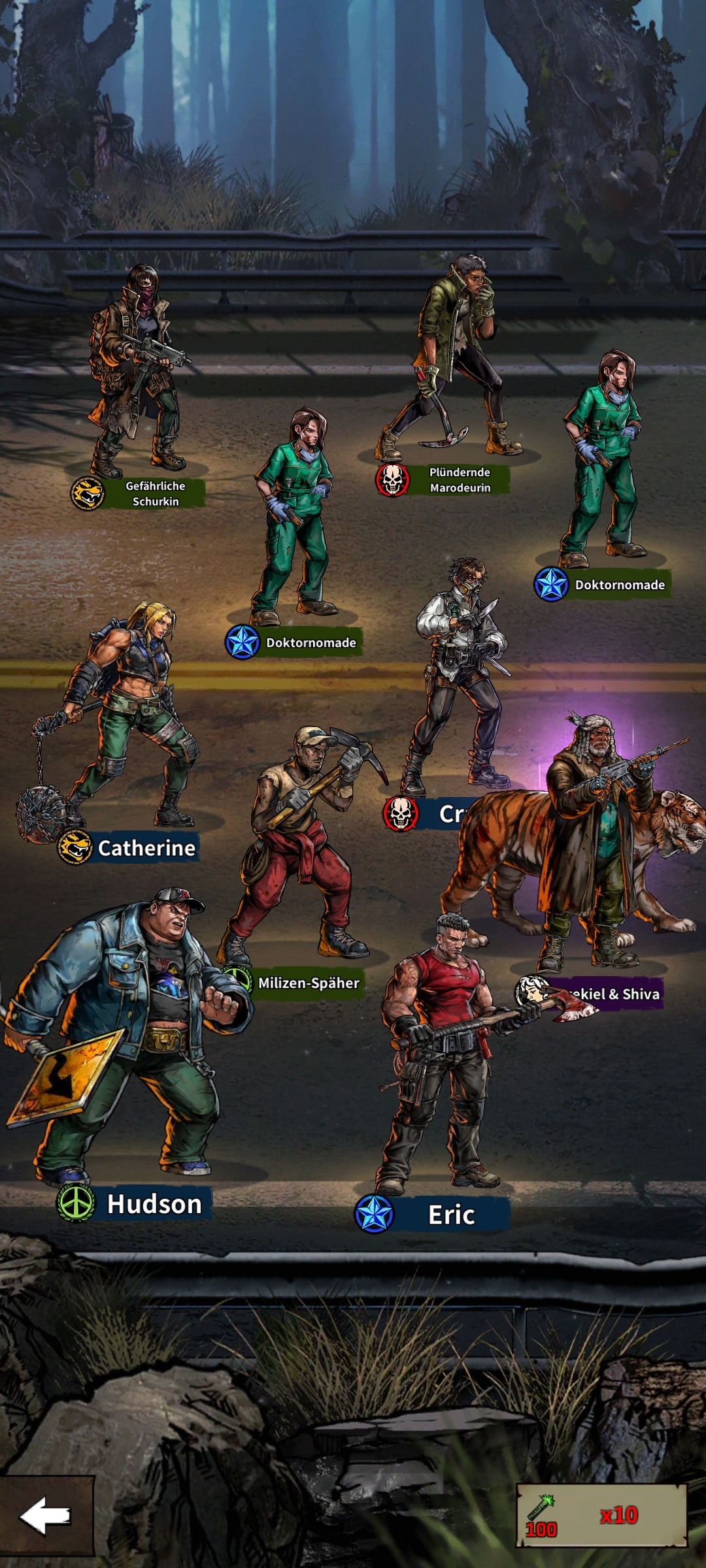
Task: Select the Milizen-Späher name label
Action: pos(308,983)
